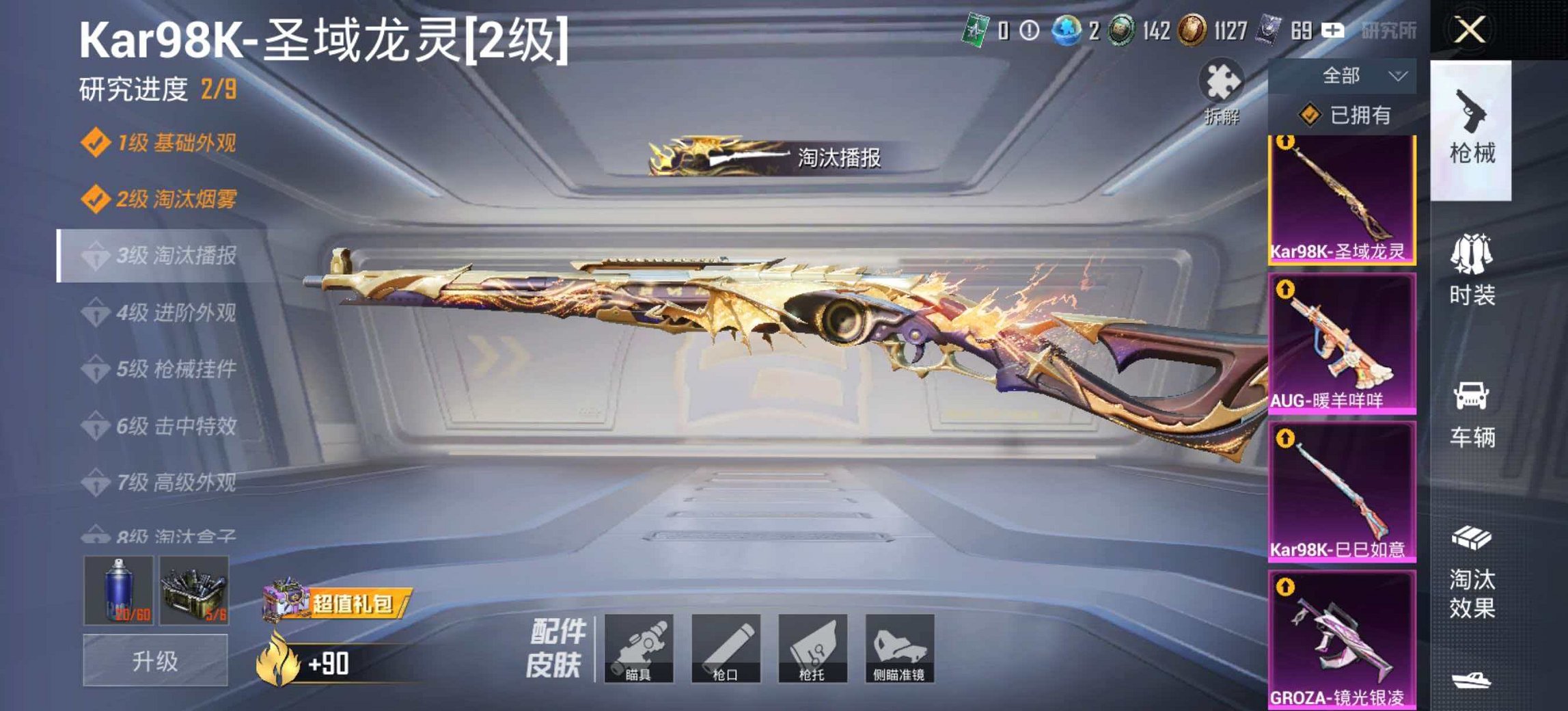
Task: Open the 拆解 dismantle panel
Action: [x=1222, y=91]
